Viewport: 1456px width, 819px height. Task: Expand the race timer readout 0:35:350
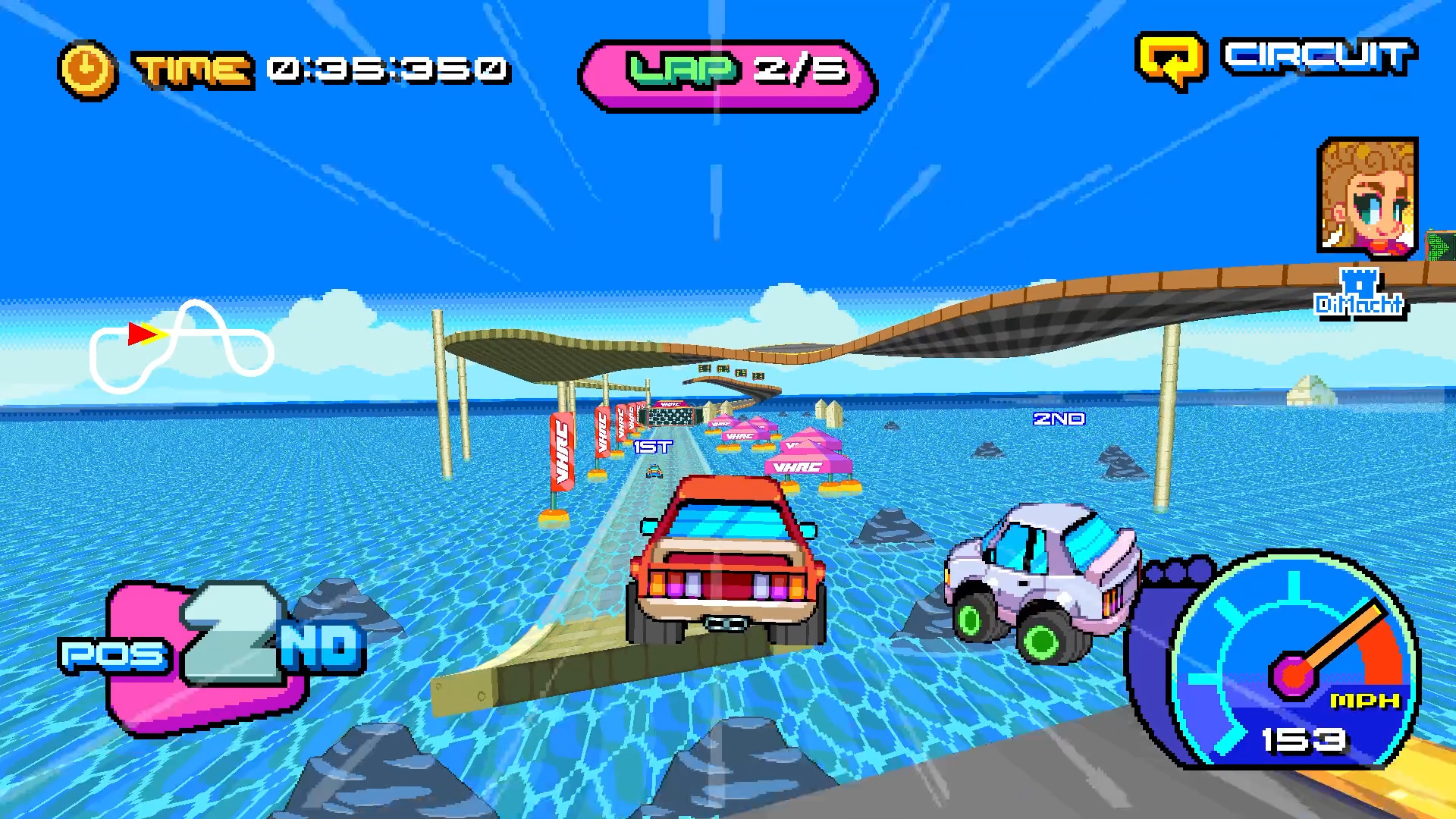pos(387,68)
